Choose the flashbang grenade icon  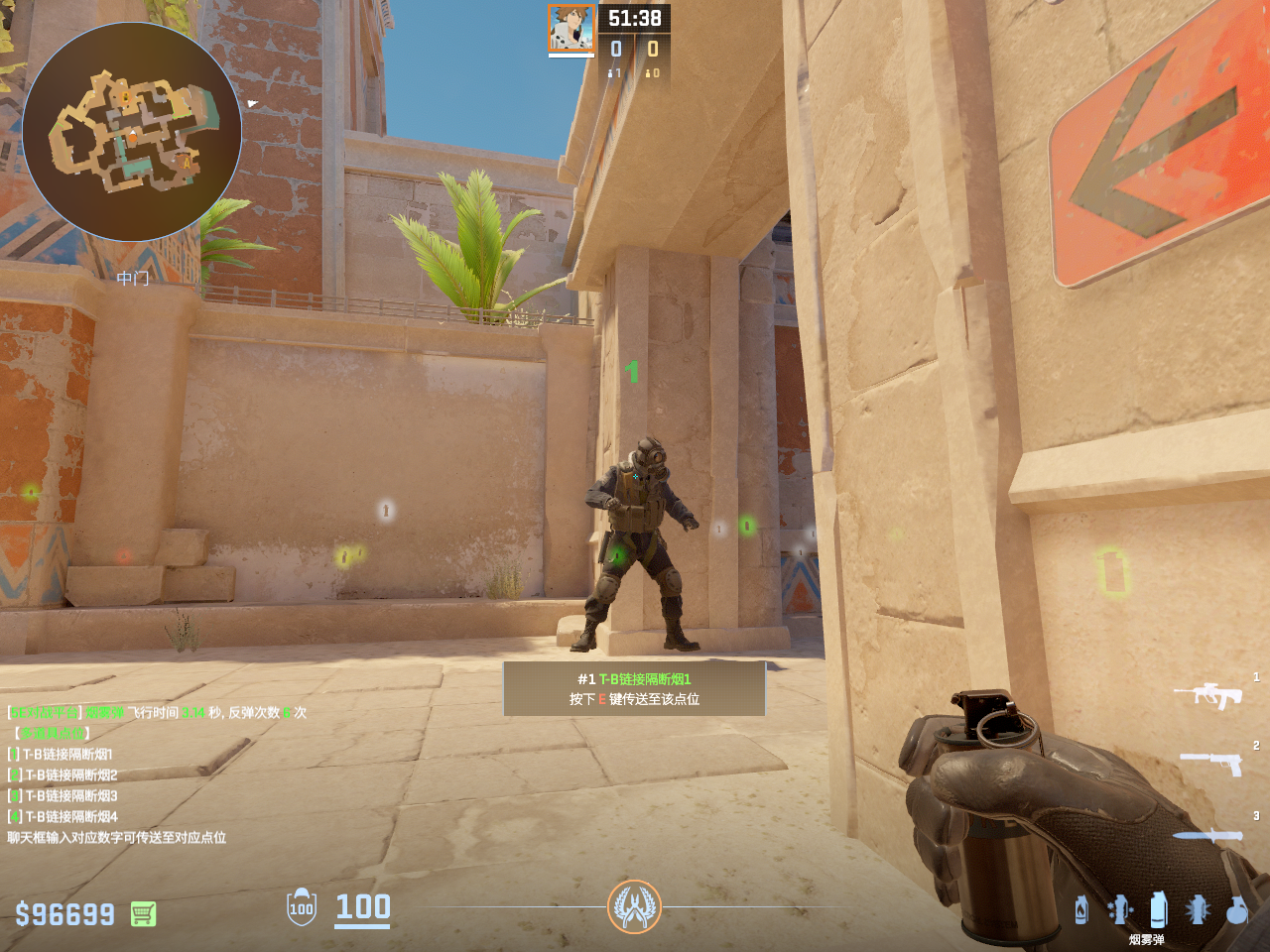click(x=1198, y=909)
